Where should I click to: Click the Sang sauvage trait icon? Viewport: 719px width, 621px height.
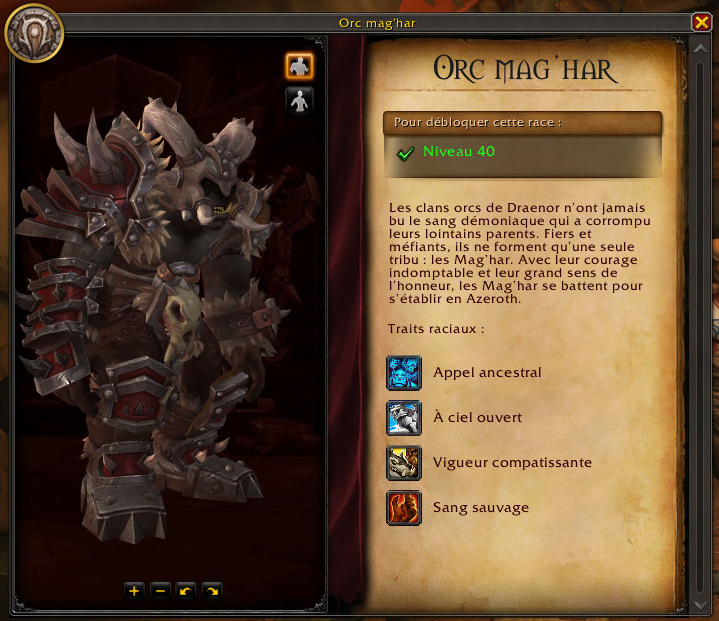tap(404, 508)
